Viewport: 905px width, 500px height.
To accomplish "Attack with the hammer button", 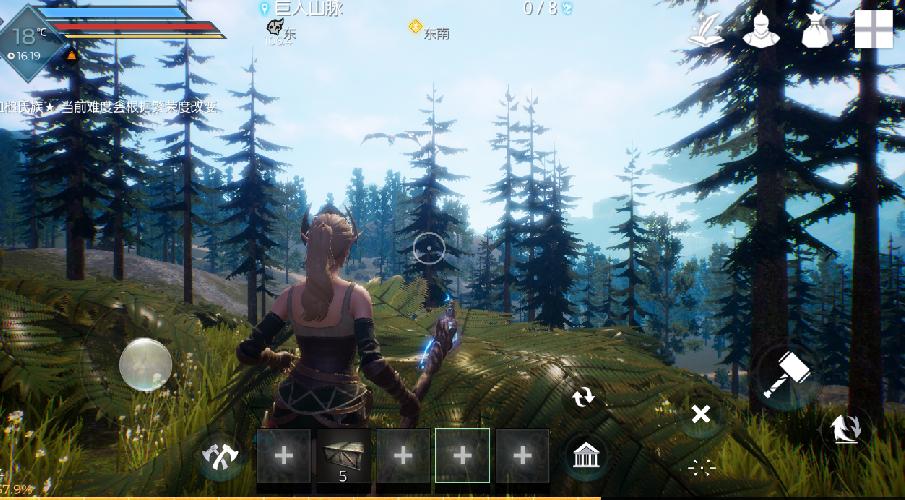I will click(x=785, y=375).
